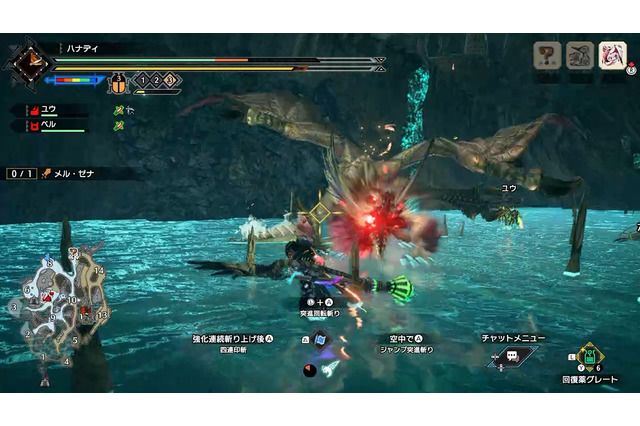Click the メル・ゼナ quest objective tracker
640x426 pixels.
click(75, 173)
